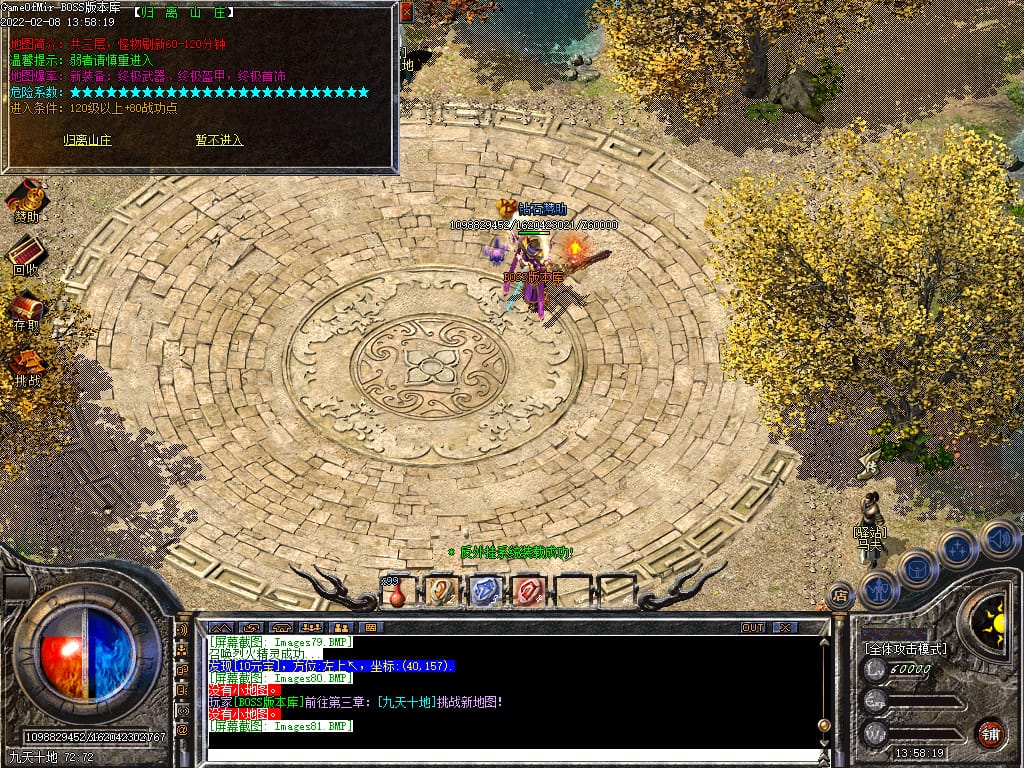Open the character equipment round button
This screenshot has height=768, width=1024.
(x=879, y=587)
